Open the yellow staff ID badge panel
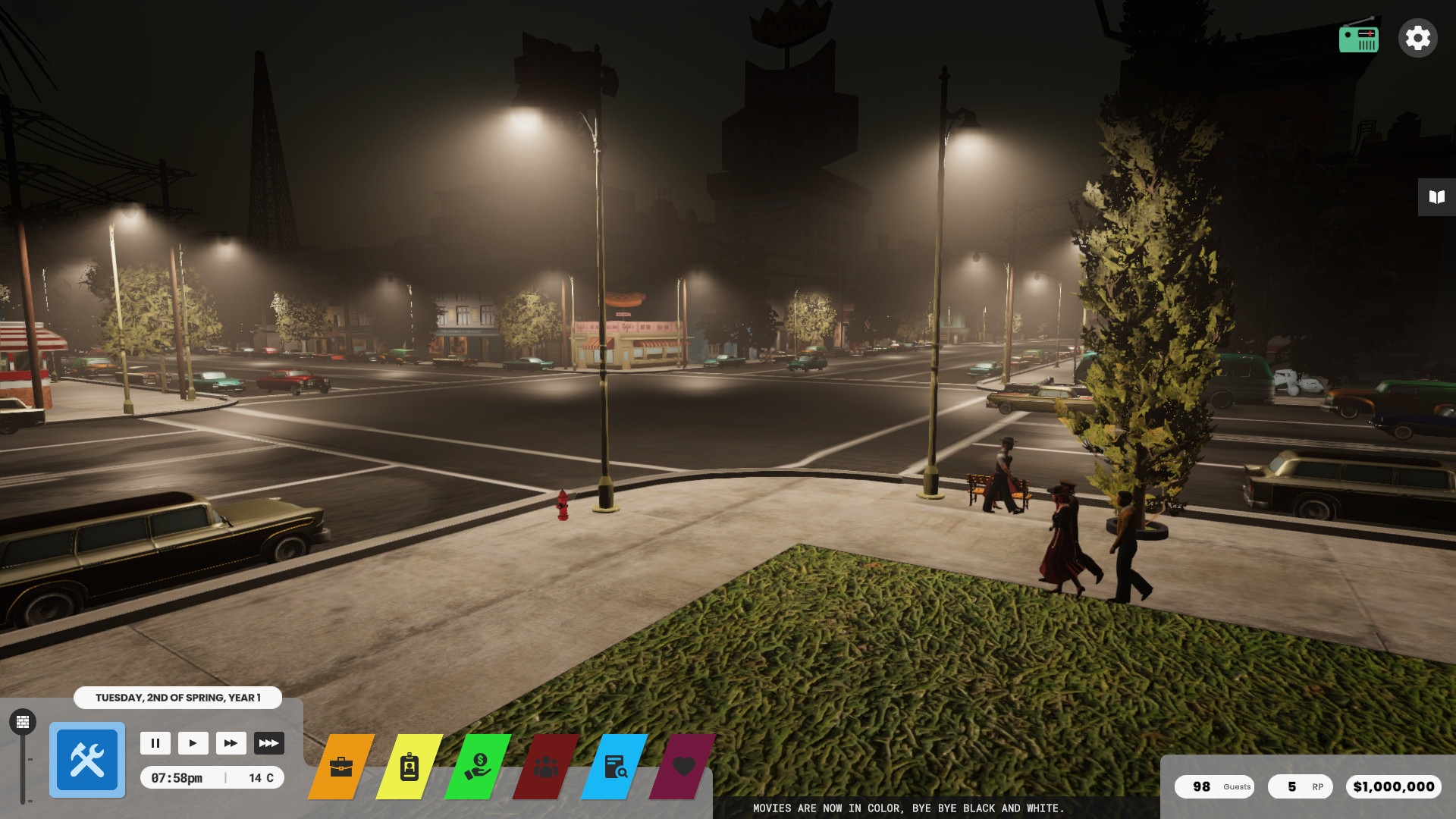The width and height of the screenshot is (1456, 819). [x=409, y=768]
